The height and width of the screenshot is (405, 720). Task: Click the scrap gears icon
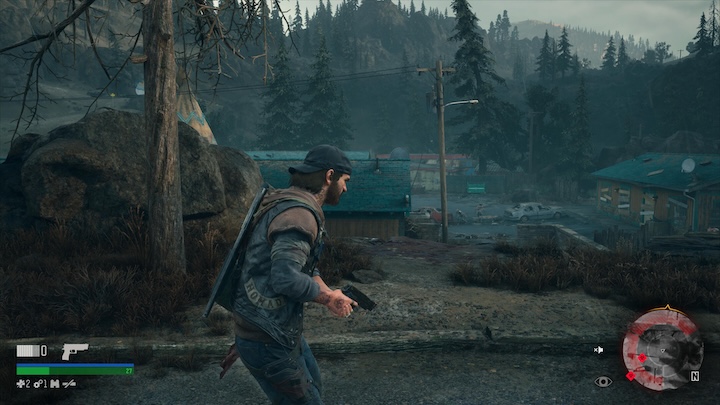38,383
